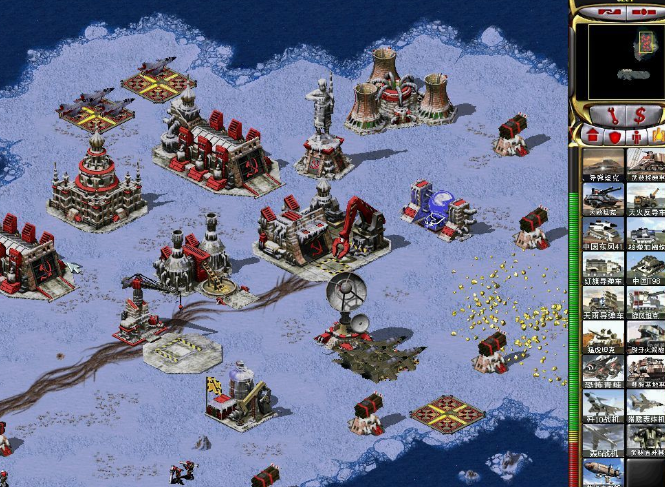The image size is (665, 487).
Task: Click the radar minimap display
Action: click(626, 60)
